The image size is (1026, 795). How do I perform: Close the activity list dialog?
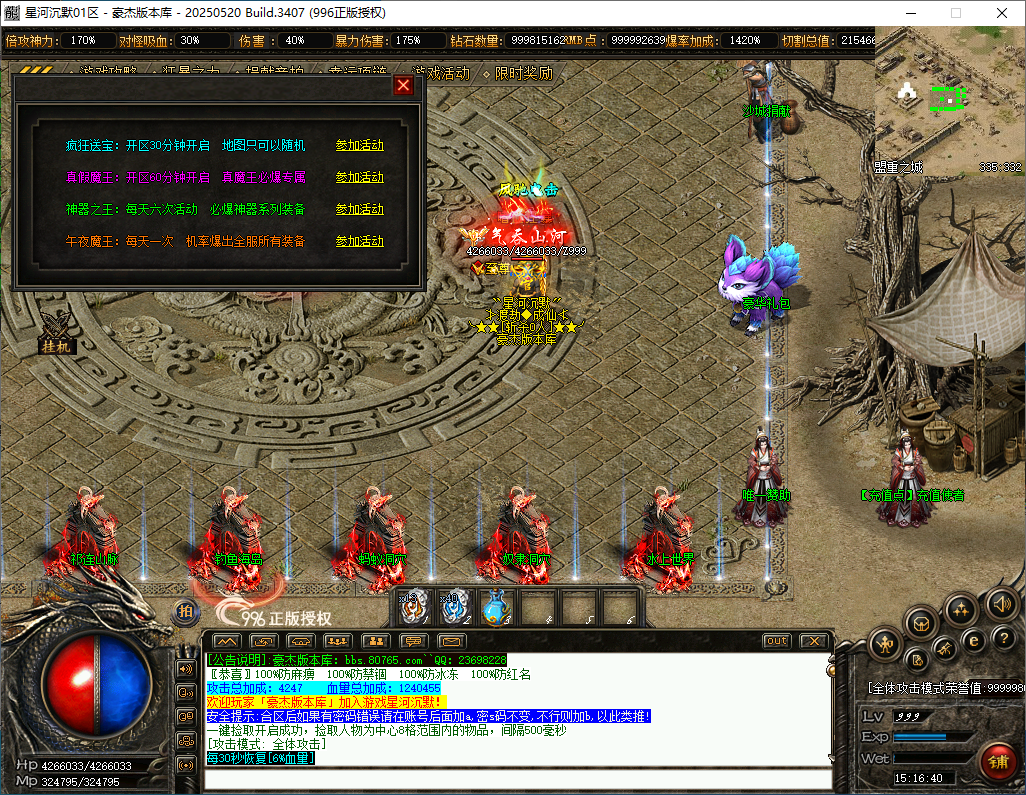click(404, 86)
